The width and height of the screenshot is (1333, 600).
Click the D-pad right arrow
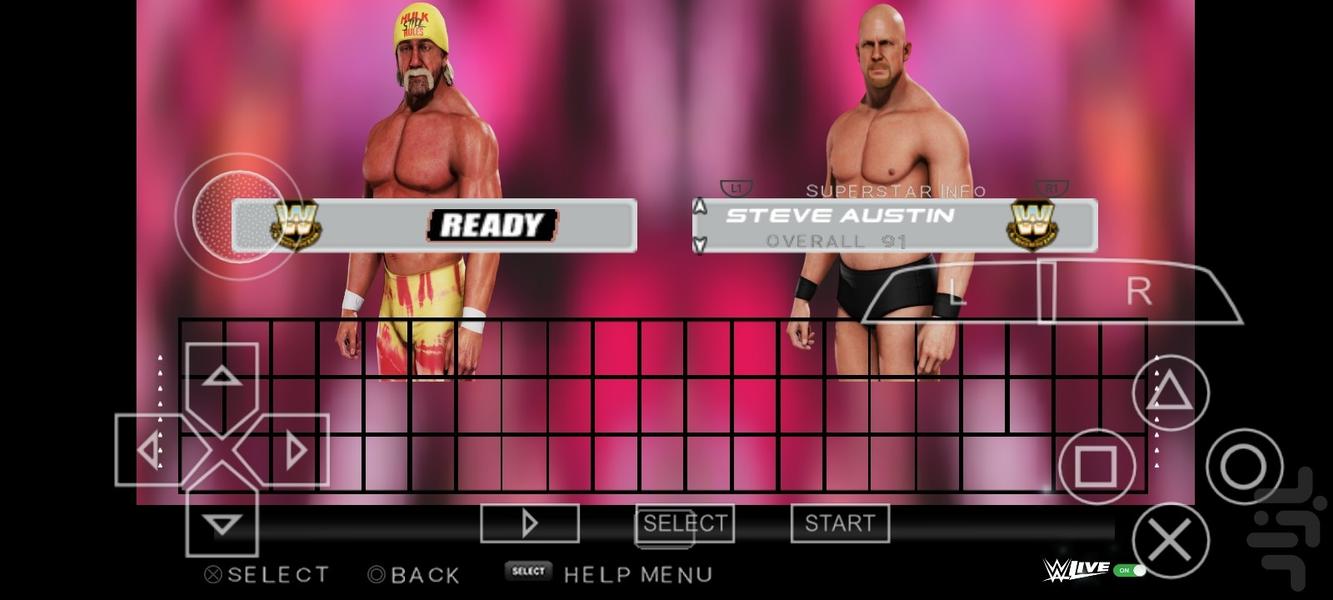click(295, 450)
